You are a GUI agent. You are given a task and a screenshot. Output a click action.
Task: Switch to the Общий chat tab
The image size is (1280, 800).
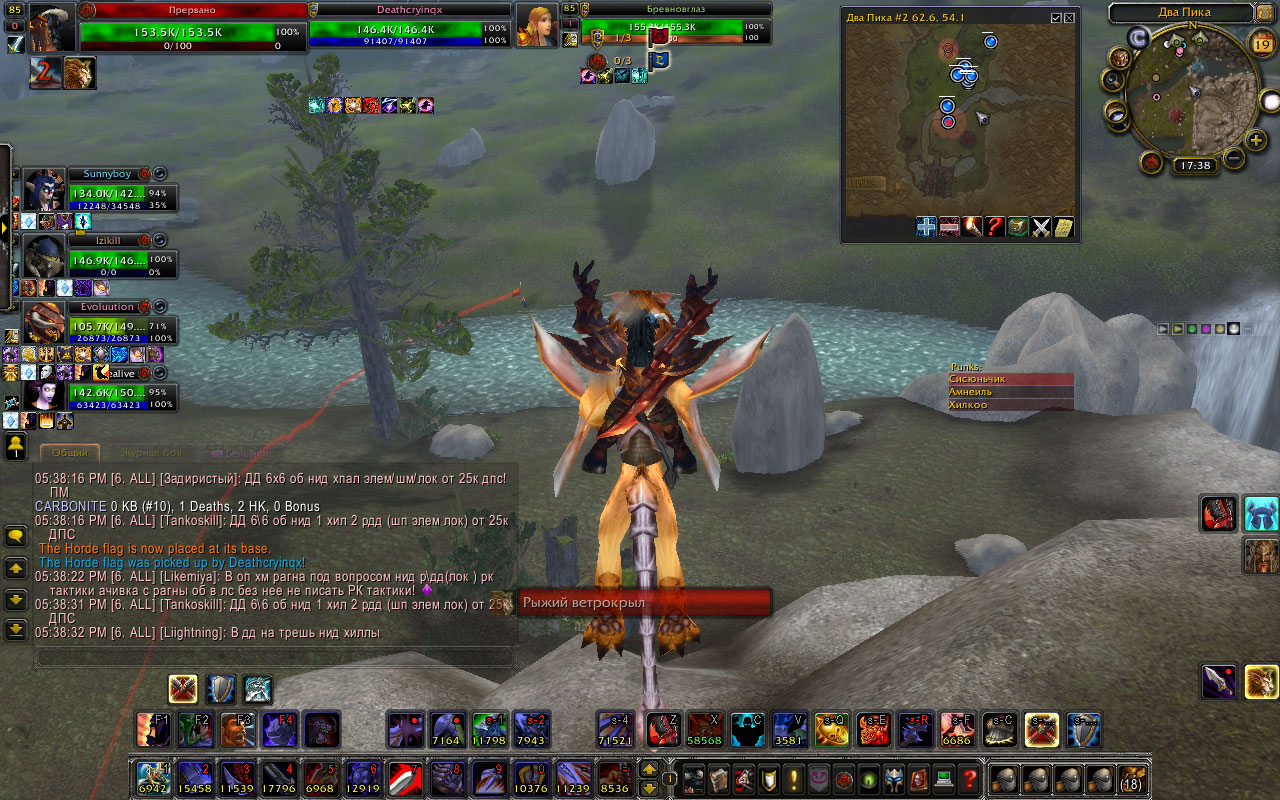pyautogui.click(x=69, y=453)
